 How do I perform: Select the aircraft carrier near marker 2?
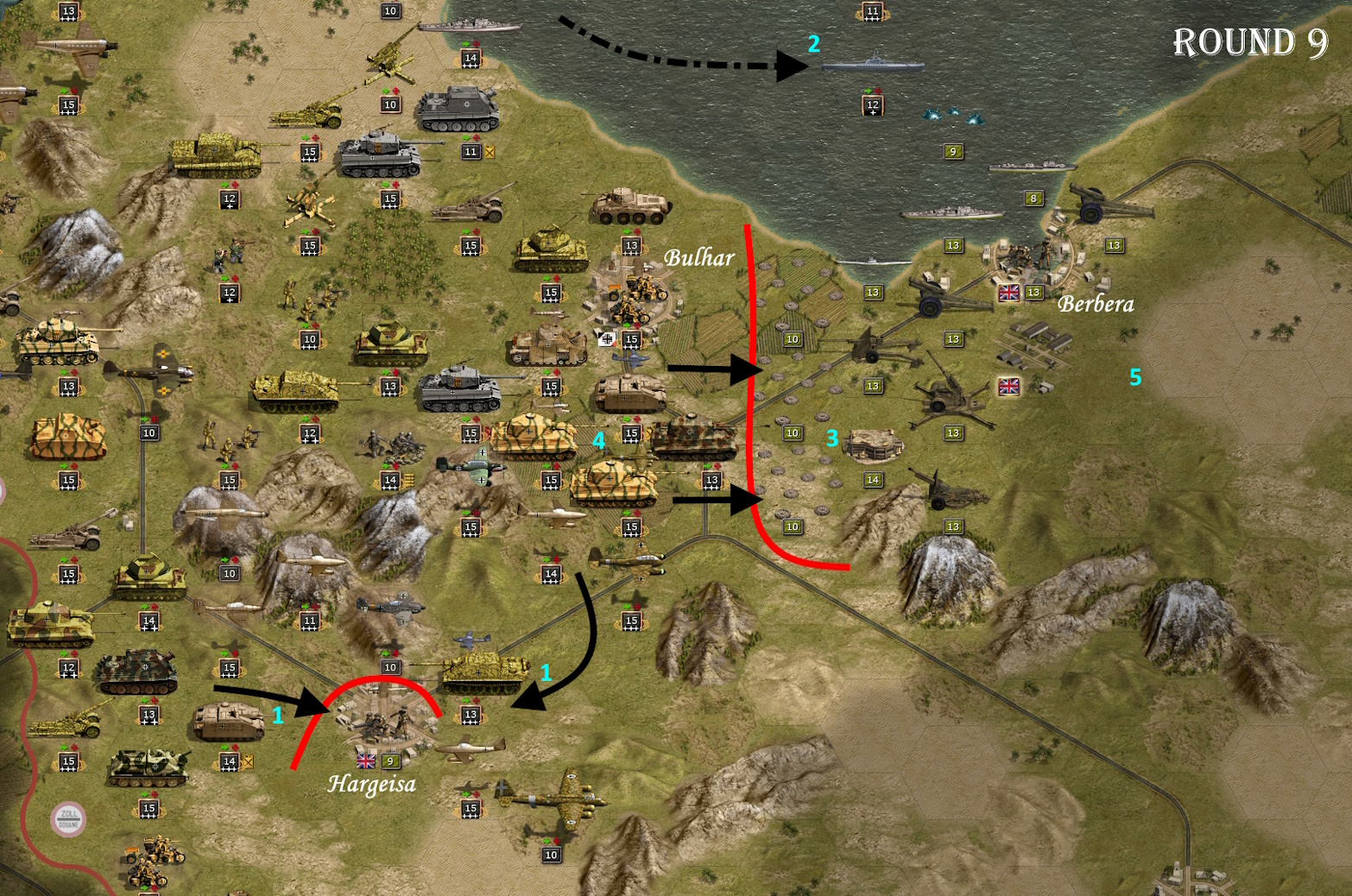[874, 64]
